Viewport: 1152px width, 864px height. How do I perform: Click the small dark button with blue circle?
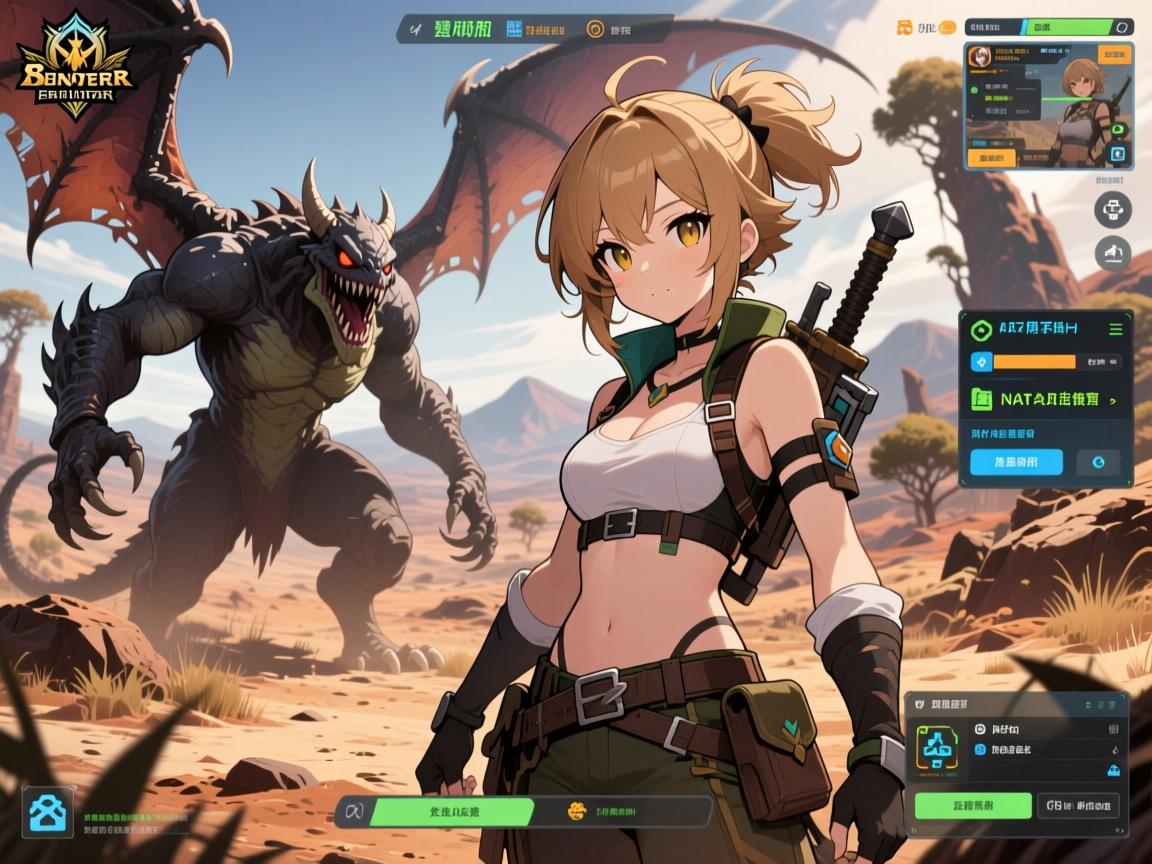[x=1098, y=462]
